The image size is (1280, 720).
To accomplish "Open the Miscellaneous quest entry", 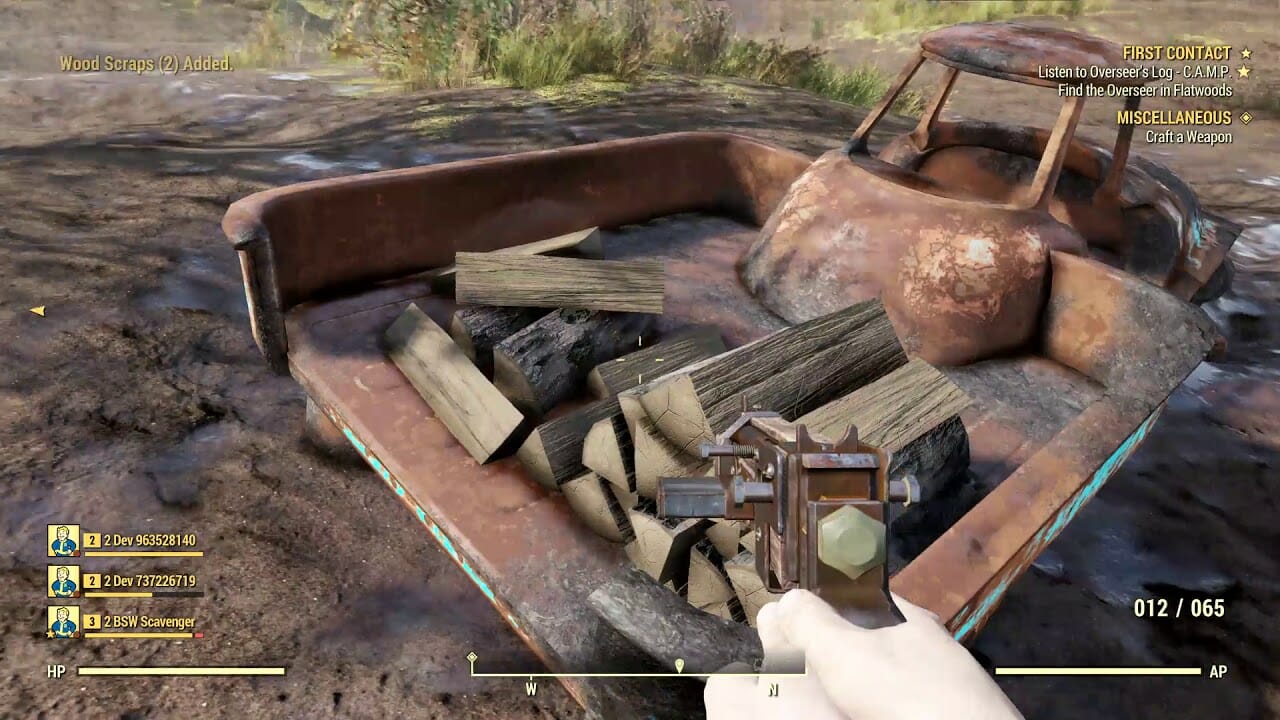I will click(1174, 118).
